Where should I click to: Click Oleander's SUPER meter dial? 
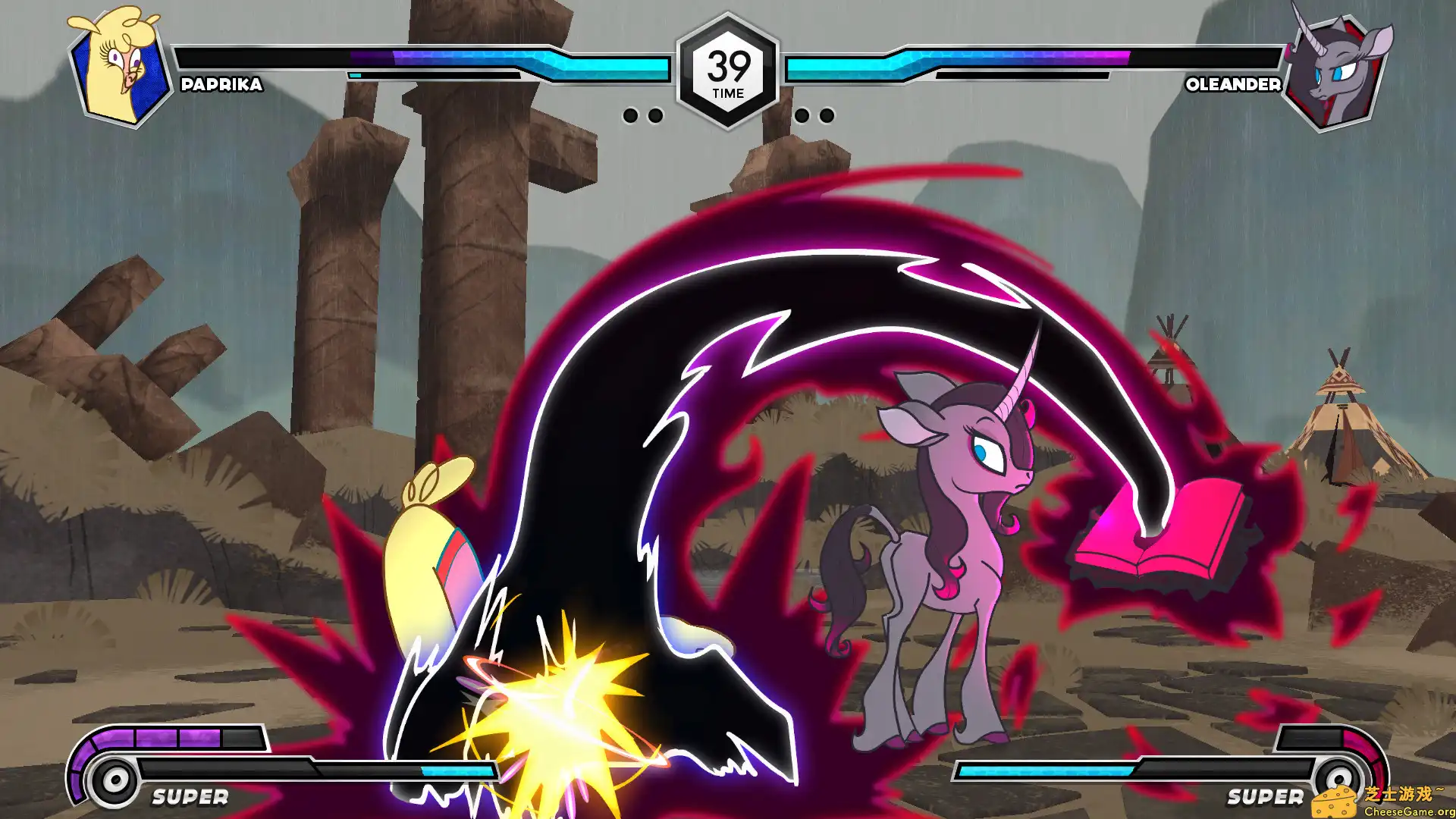[x=1339, y=777]
